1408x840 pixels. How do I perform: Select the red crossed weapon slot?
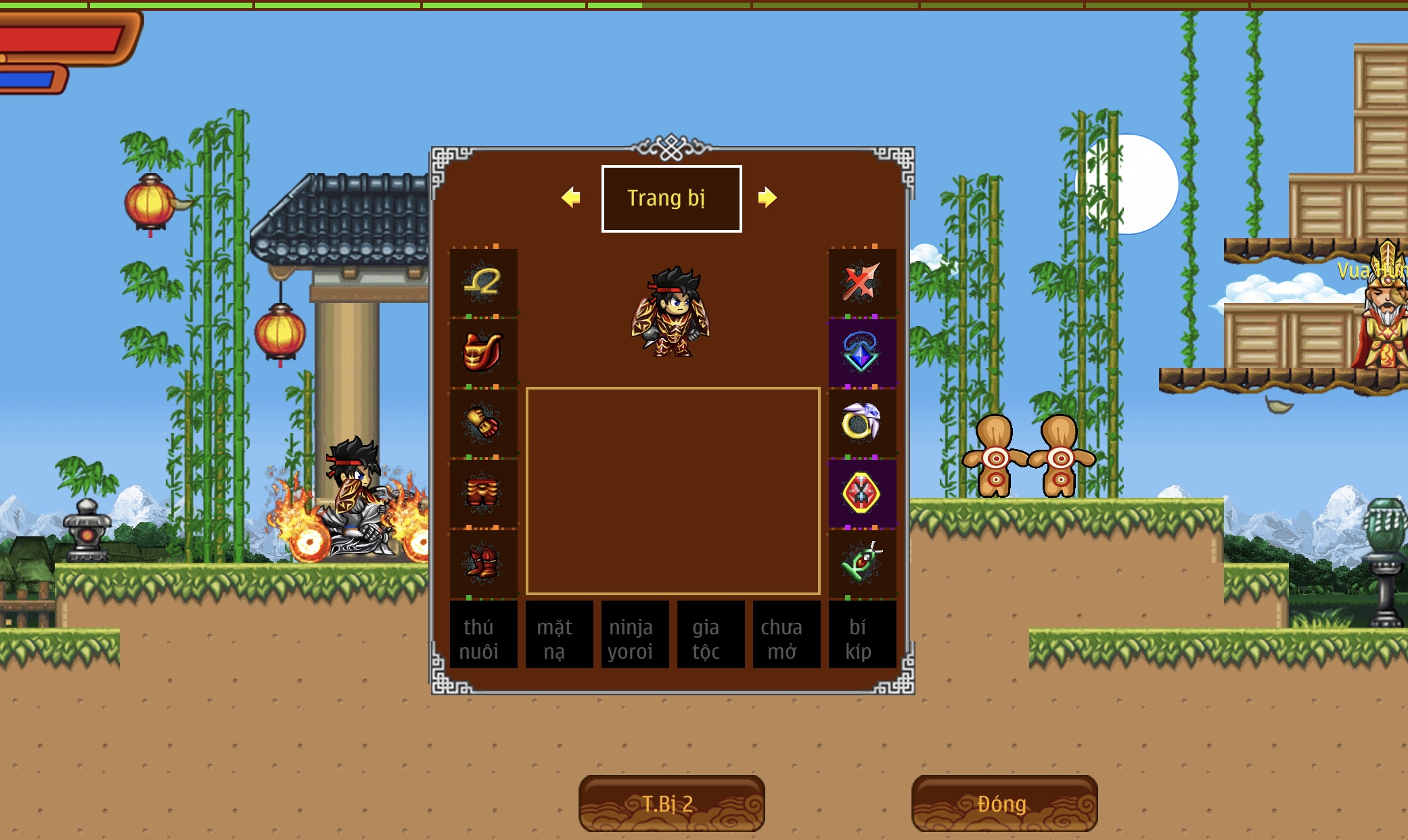(862, 281)
